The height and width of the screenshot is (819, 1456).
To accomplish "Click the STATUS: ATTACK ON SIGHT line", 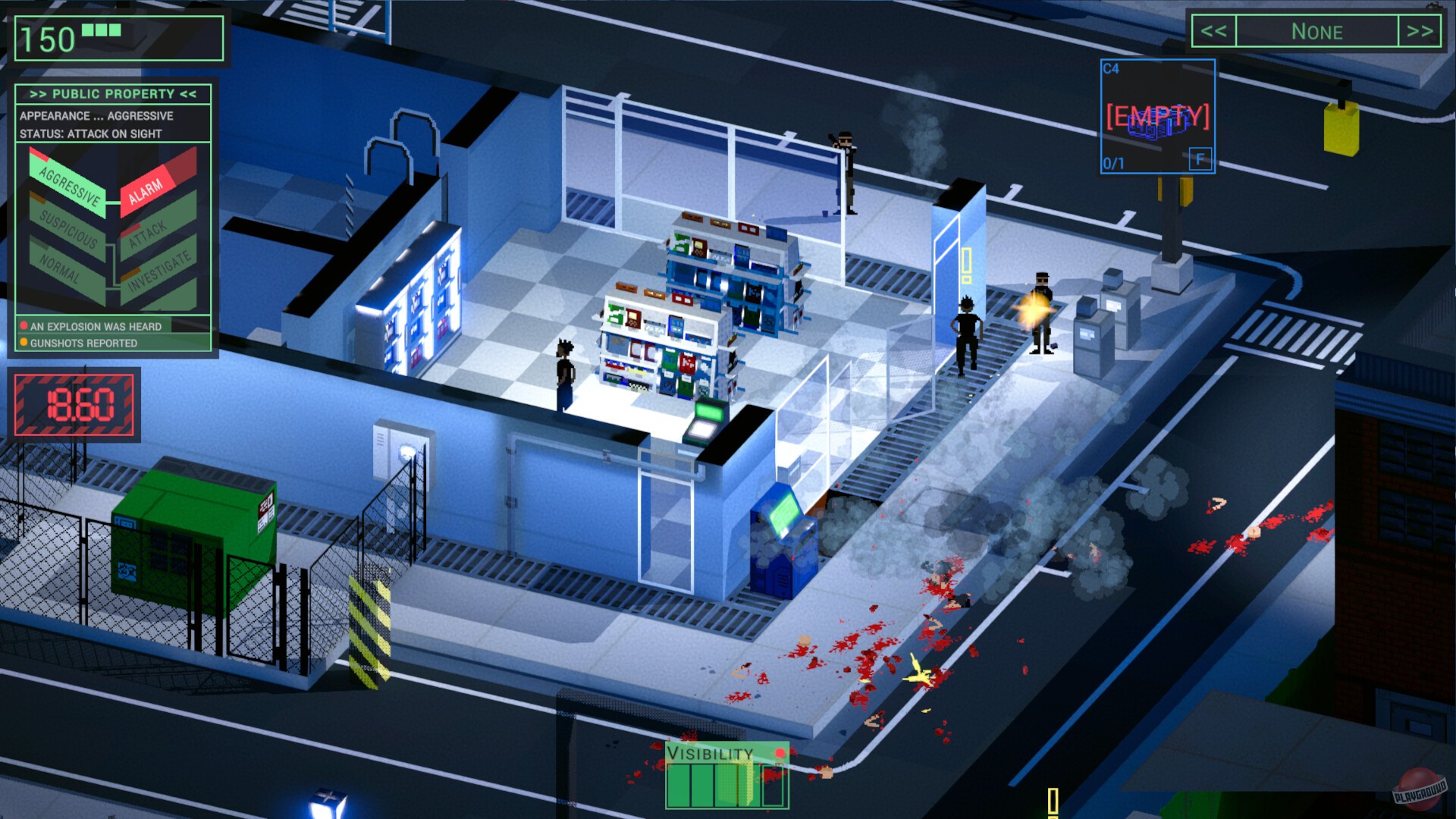I will pyautogui.click(x=89, y=133).
